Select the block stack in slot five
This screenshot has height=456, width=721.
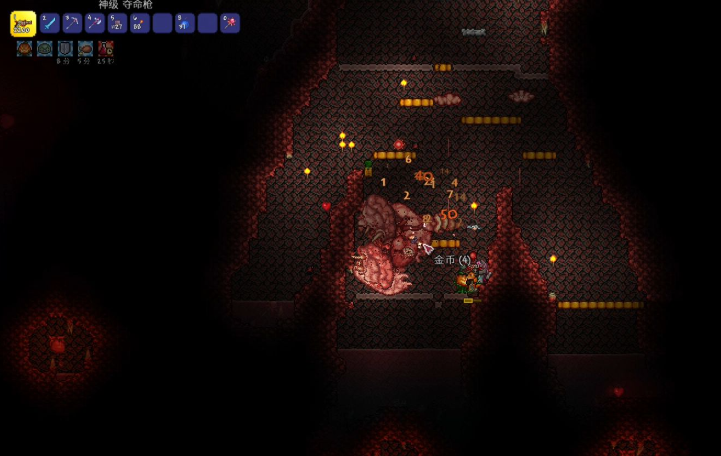point(118,23)
